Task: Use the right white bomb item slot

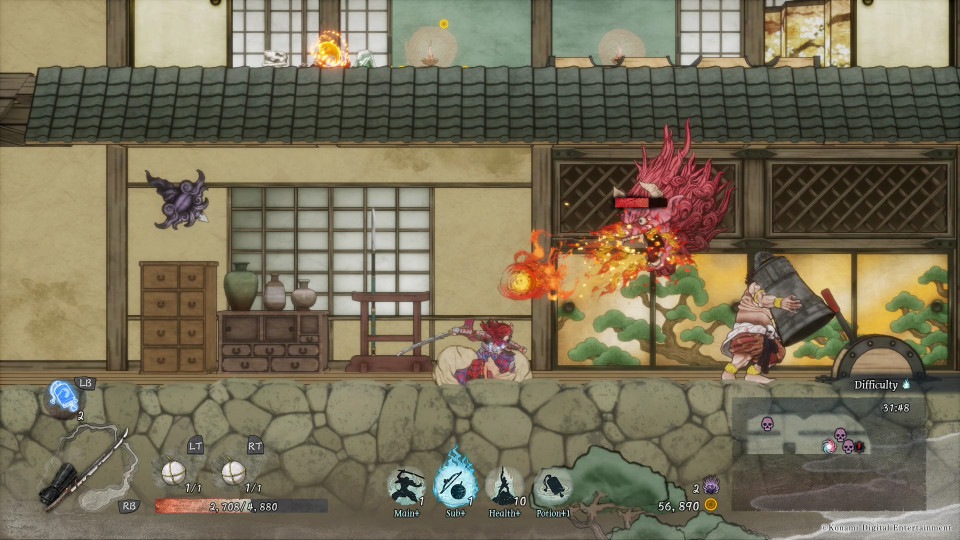Action: 233,471
